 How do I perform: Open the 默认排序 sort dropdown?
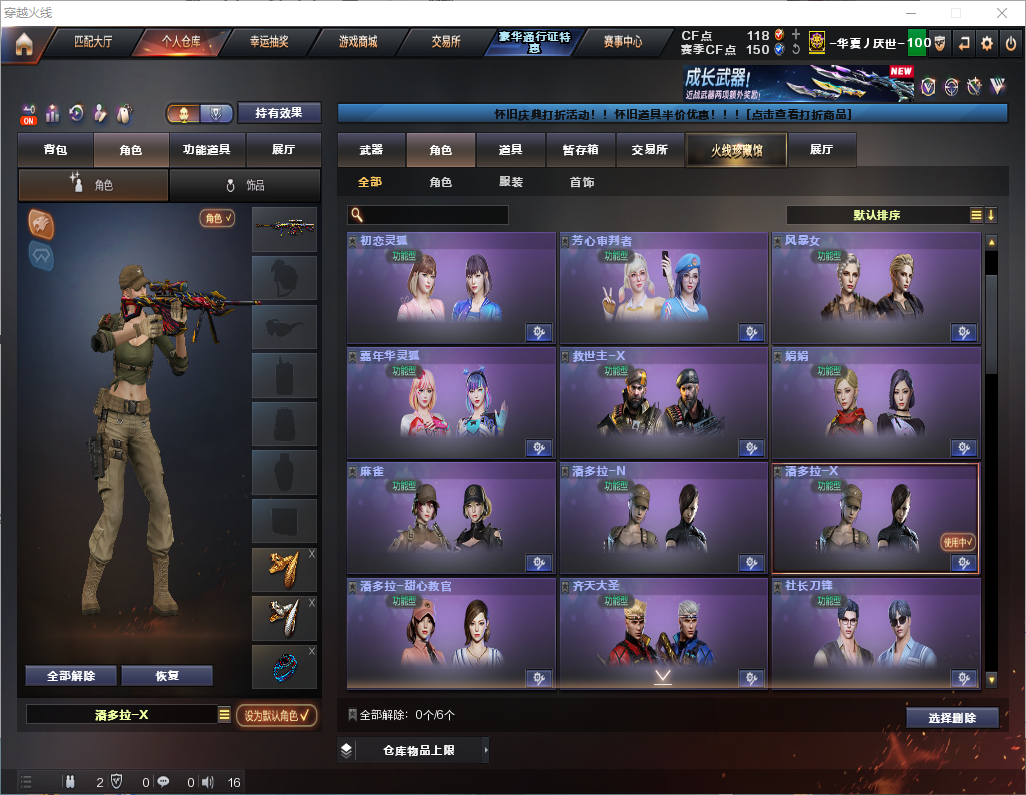[x=877, y=215]
